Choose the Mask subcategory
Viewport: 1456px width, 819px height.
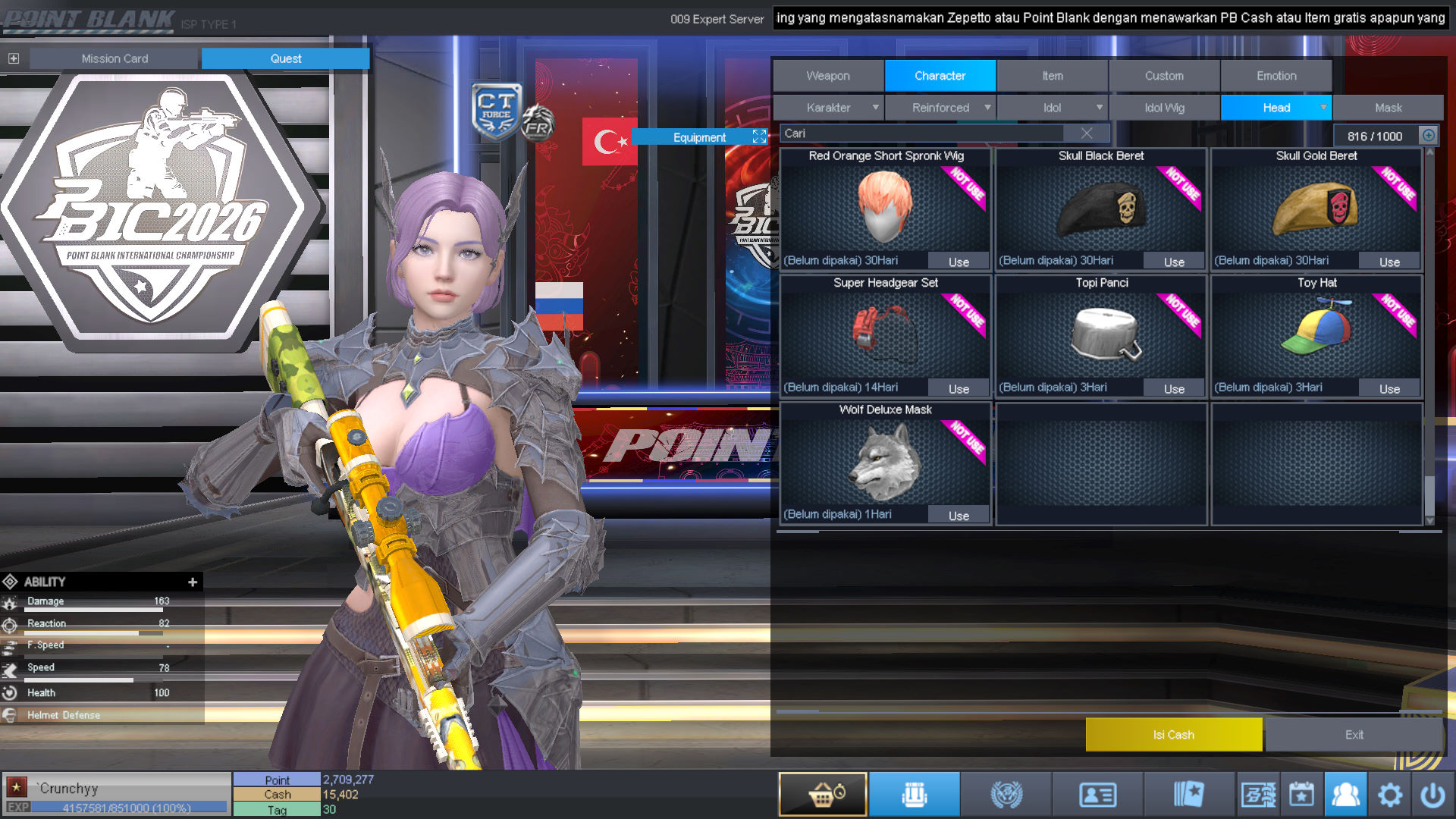click(x=1388, y=108)
